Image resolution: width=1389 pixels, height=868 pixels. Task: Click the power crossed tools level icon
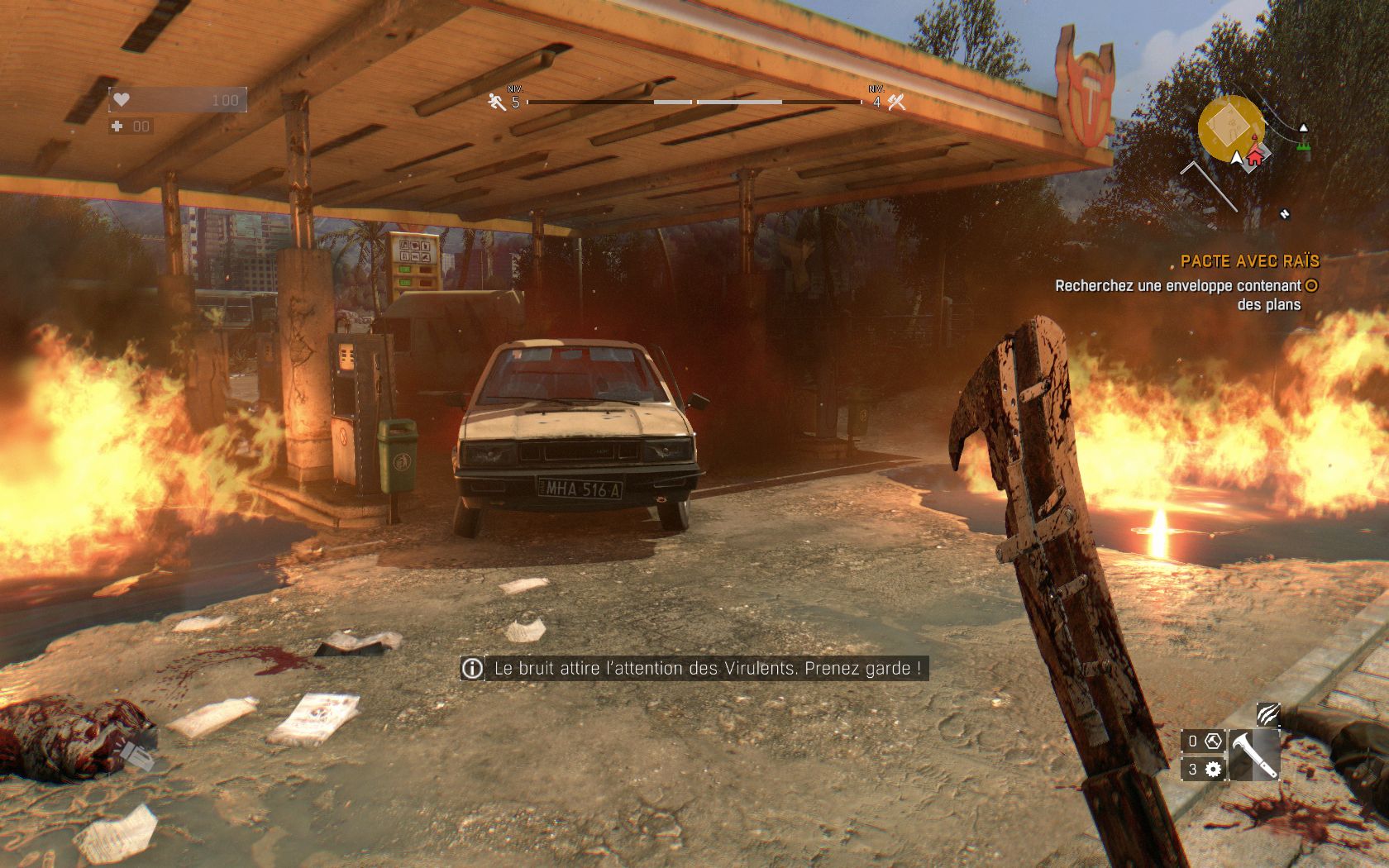[x=896, y=102]
